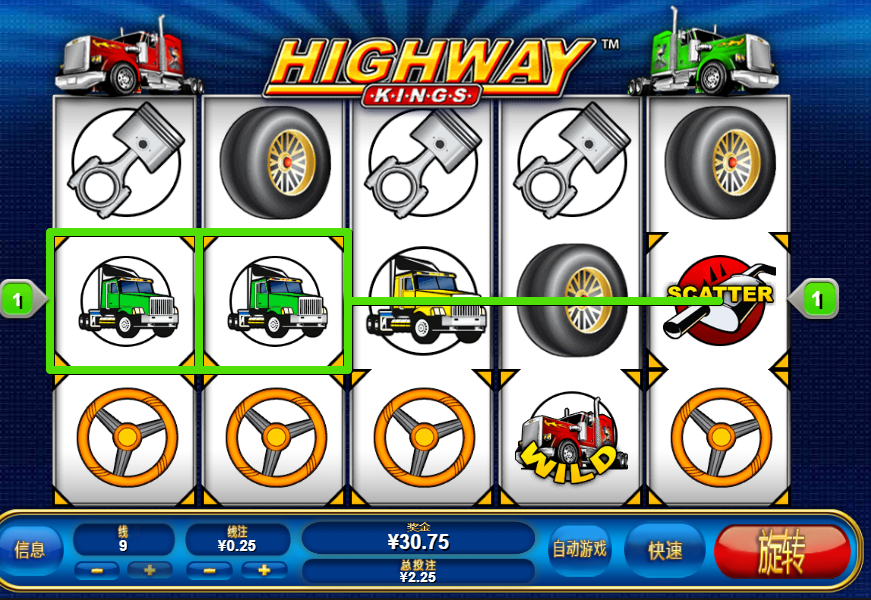Increase the number of lines (线)

tap(149, 570)
